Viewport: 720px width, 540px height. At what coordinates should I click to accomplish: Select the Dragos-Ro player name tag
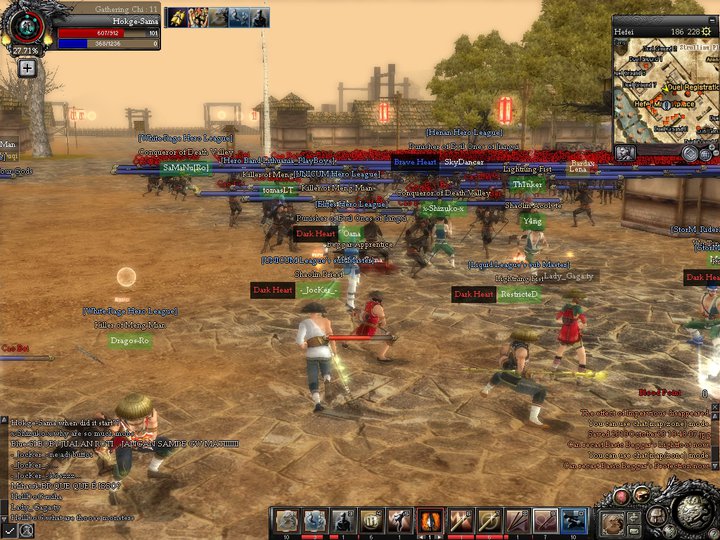[130, 341]
